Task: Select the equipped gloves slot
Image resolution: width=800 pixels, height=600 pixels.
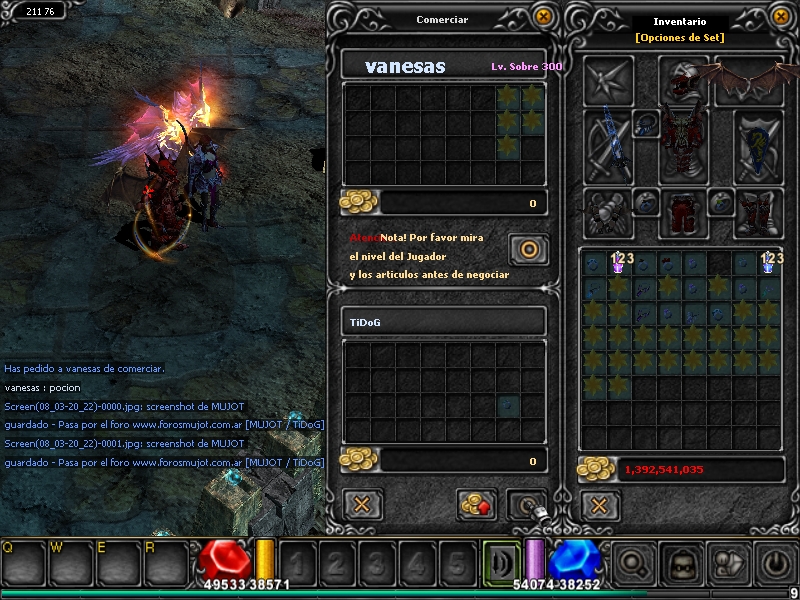Action: point(609,212)
